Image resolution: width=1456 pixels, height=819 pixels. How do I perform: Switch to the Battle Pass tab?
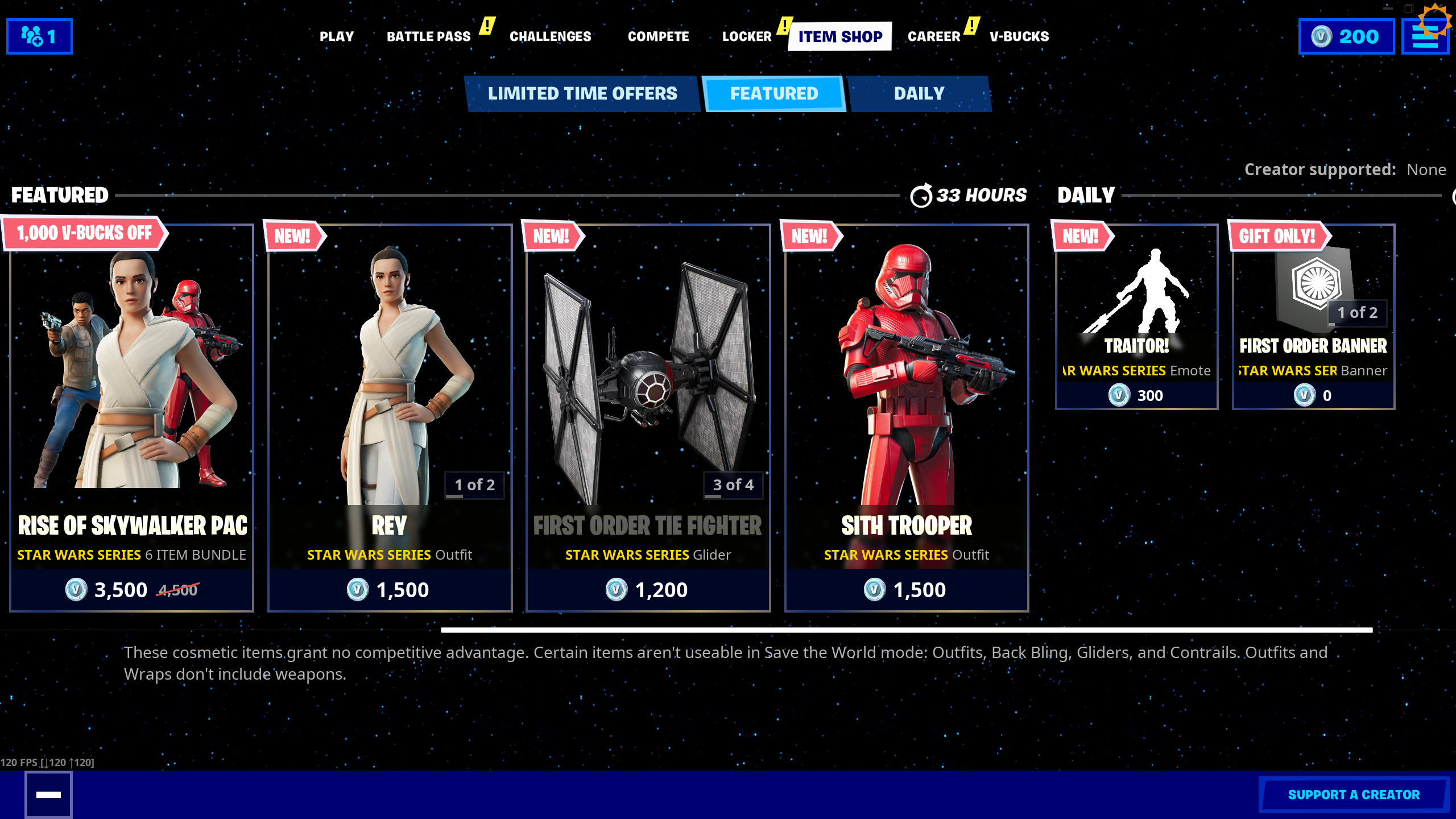tap(428, 36)
